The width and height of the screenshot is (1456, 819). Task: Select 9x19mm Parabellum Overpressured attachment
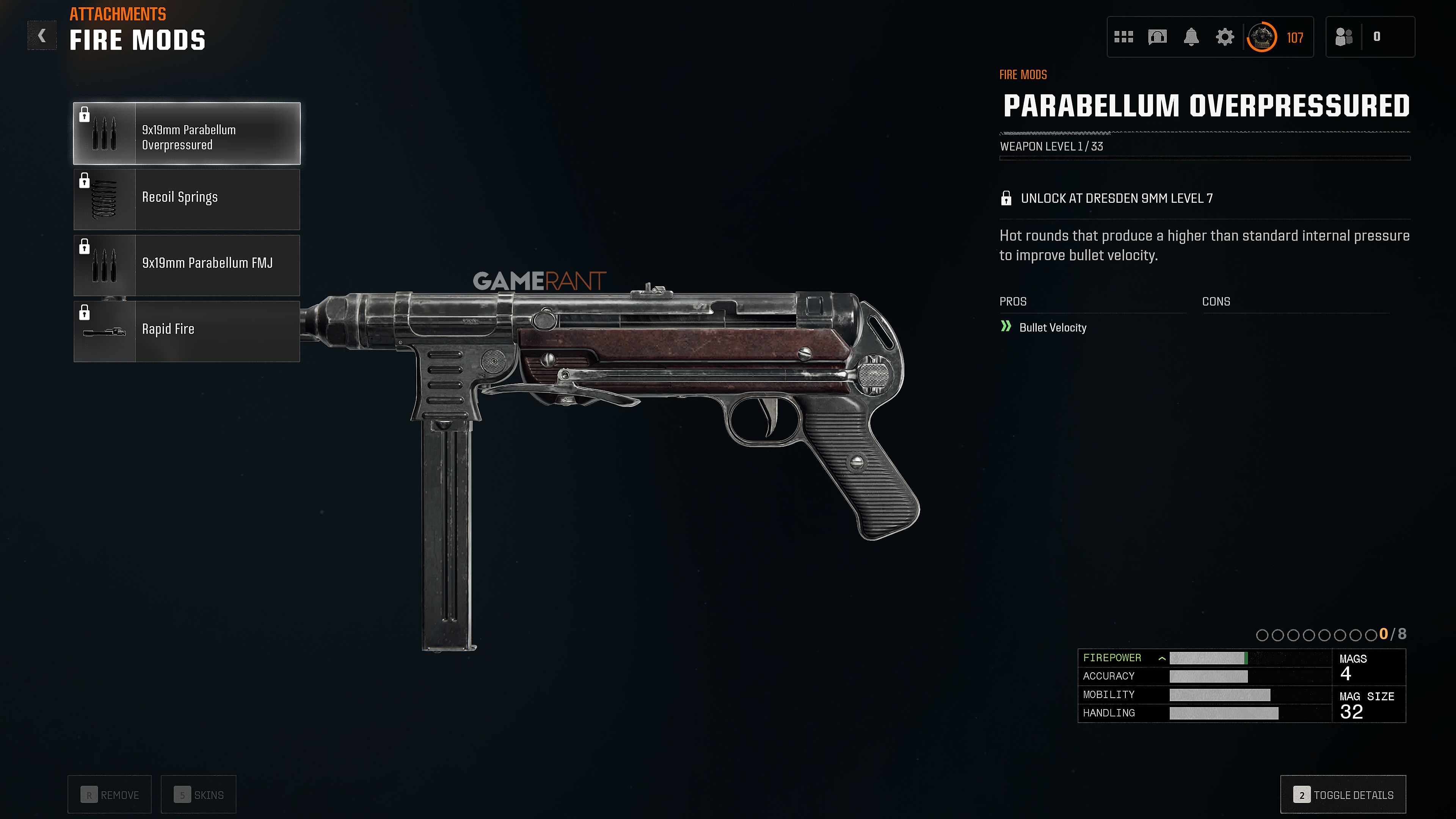(187, 134)
